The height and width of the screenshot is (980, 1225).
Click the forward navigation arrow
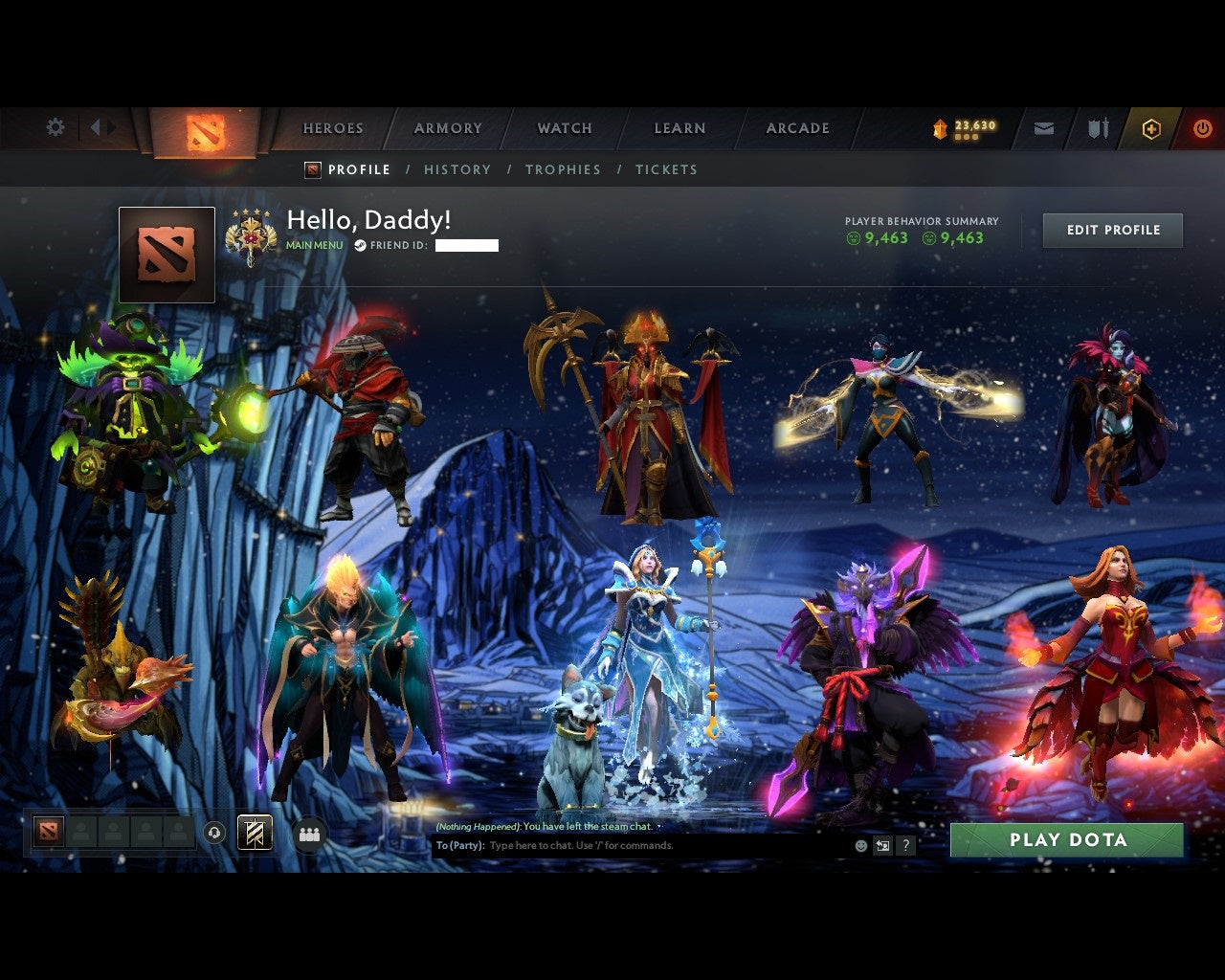point(111,127)
